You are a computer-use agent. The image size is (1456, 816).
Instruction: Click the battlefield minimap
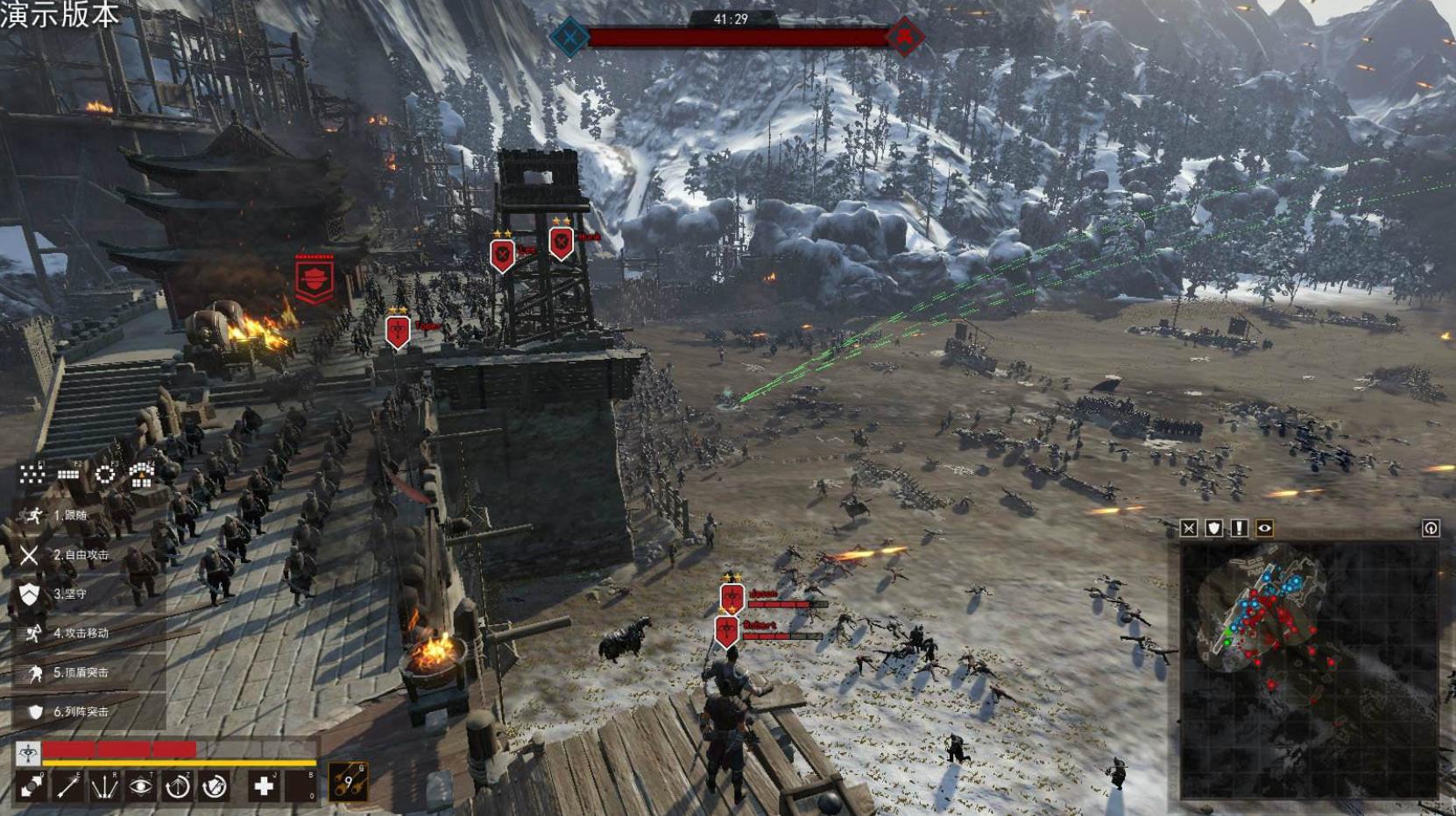1309,670
